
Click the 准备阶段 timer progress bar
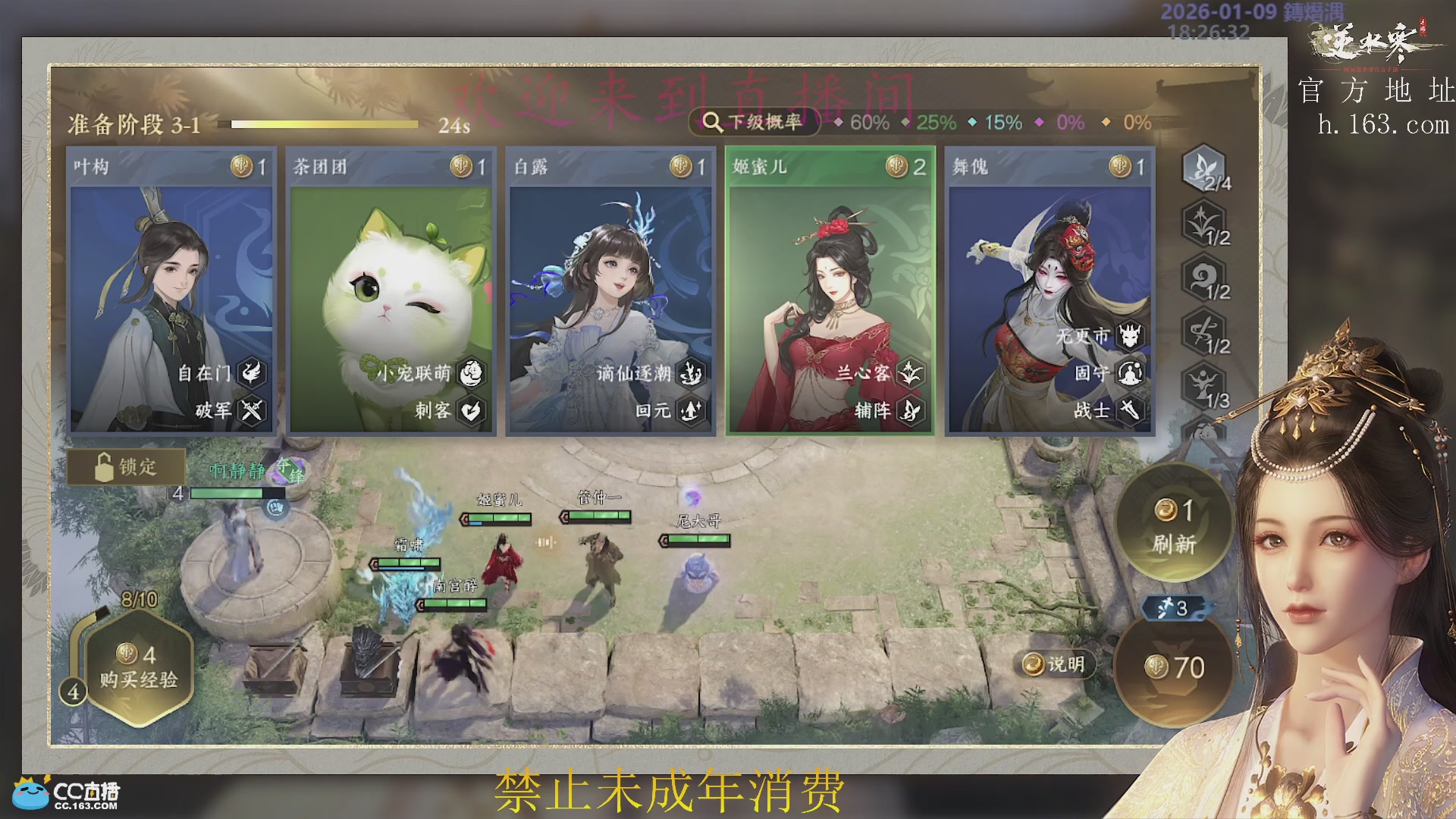pos(322,122)
